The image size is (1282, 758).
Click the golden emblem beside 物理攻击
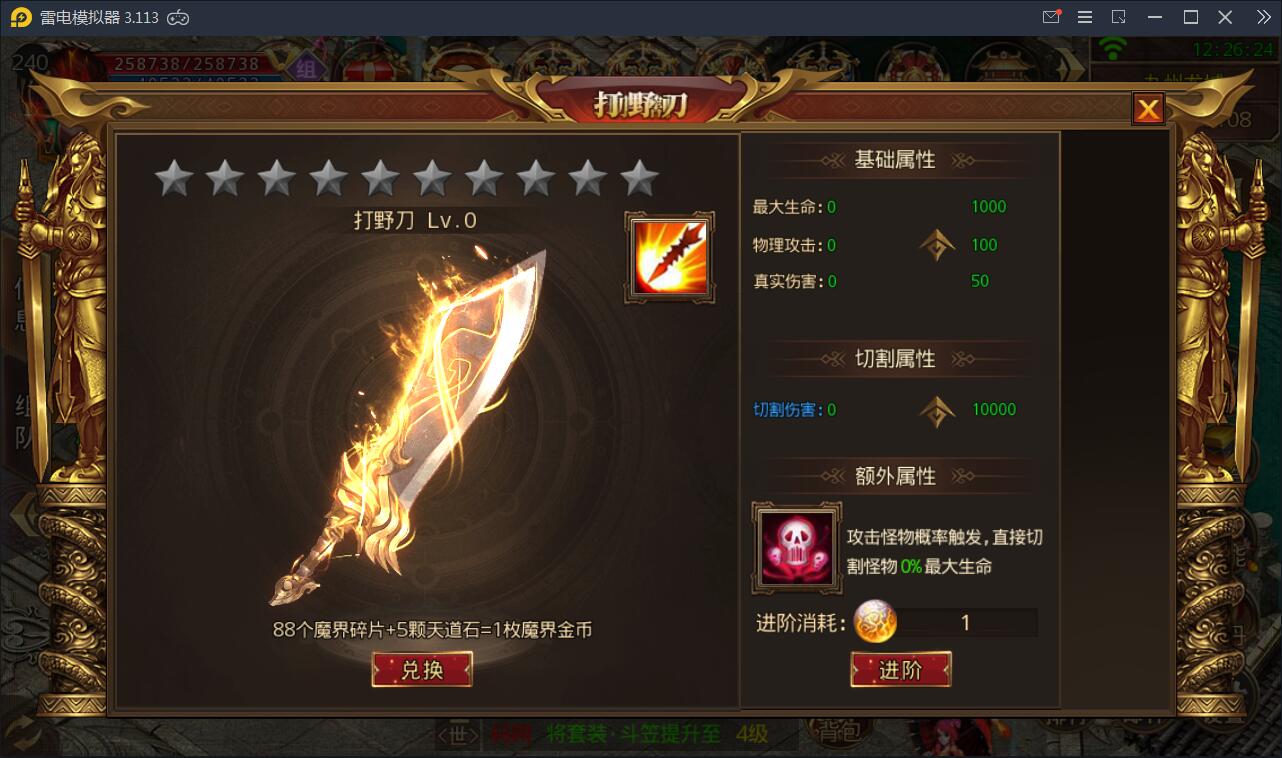[x=937, y=244]
